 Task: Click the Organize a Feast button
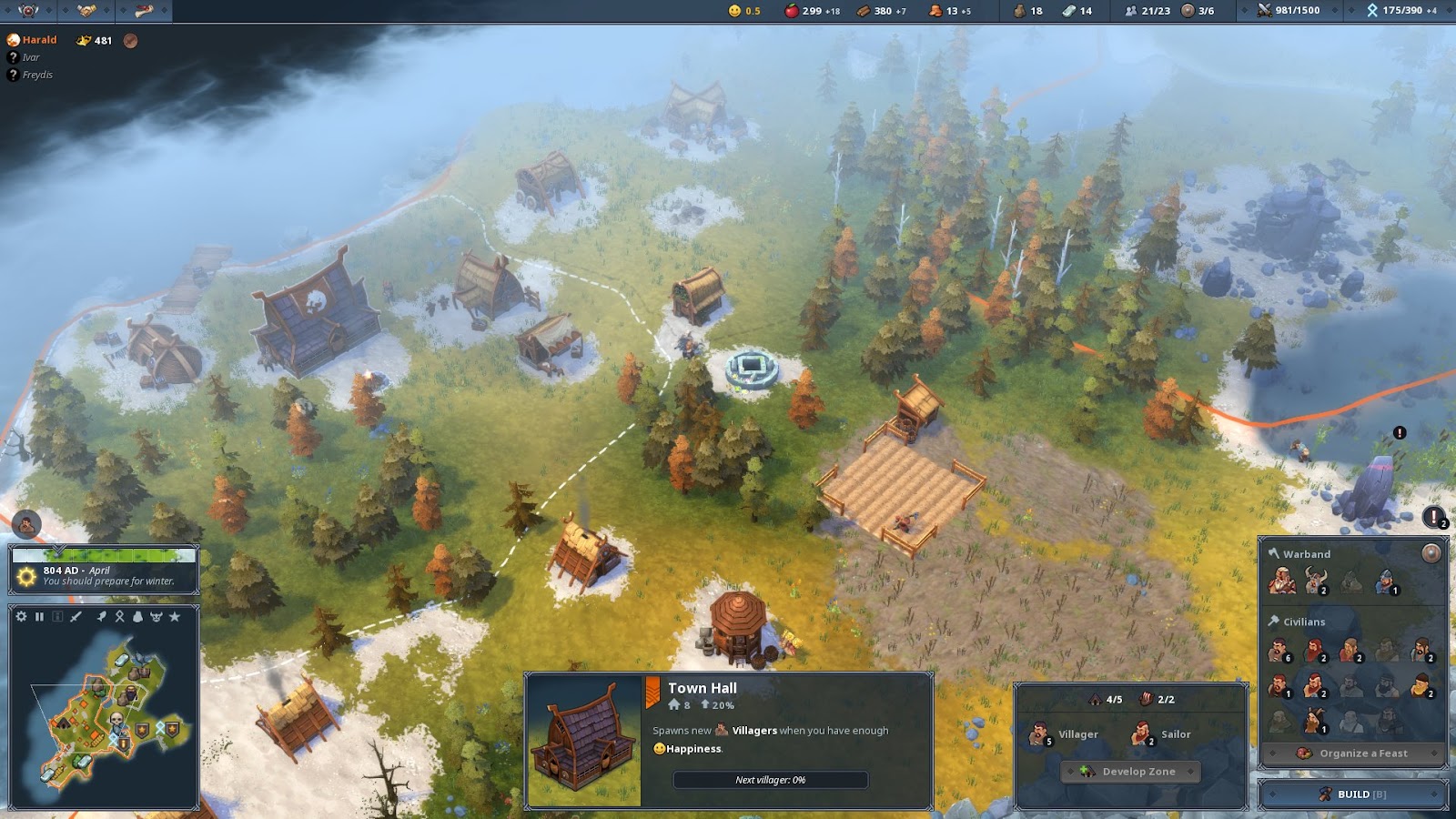[1353, 753]
